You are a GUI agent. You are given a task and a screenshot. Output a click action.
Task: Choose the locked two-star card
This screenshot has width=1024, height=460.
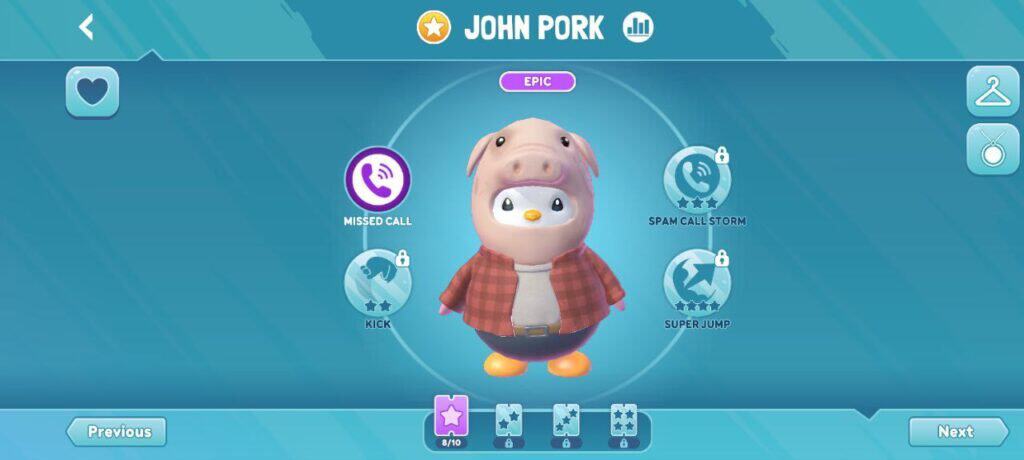508,422
